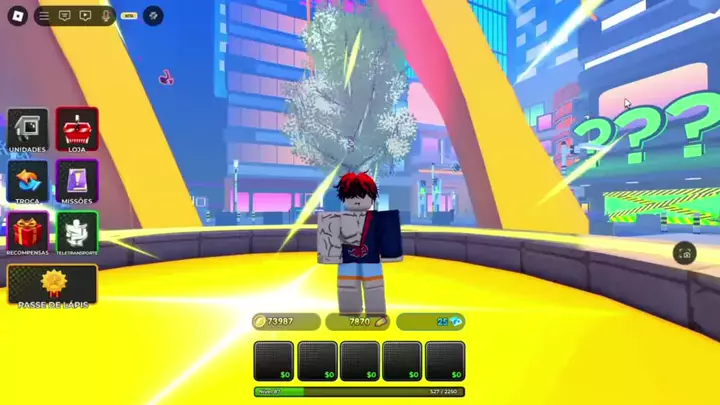
Task: Toggle the Roblox chat window
Action: point(65,16)
